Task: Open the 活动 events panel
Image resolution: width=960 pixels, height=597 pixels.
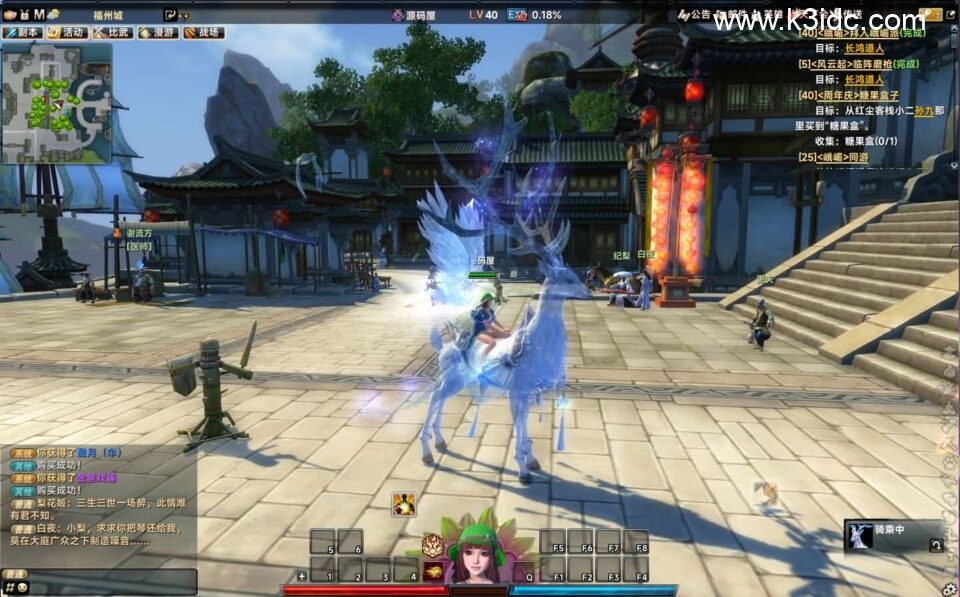Action: 67,32
